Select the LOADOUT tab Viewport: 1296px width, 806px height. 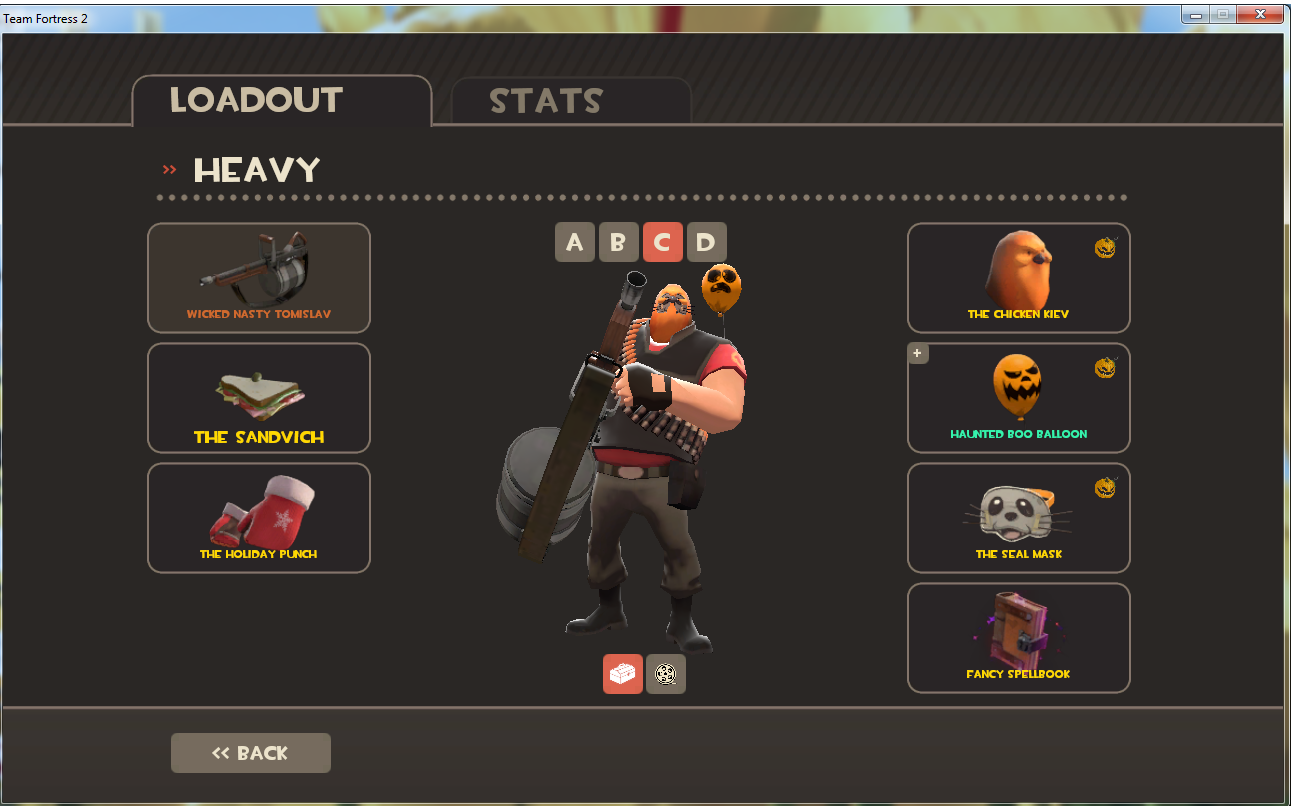[256, 100]
